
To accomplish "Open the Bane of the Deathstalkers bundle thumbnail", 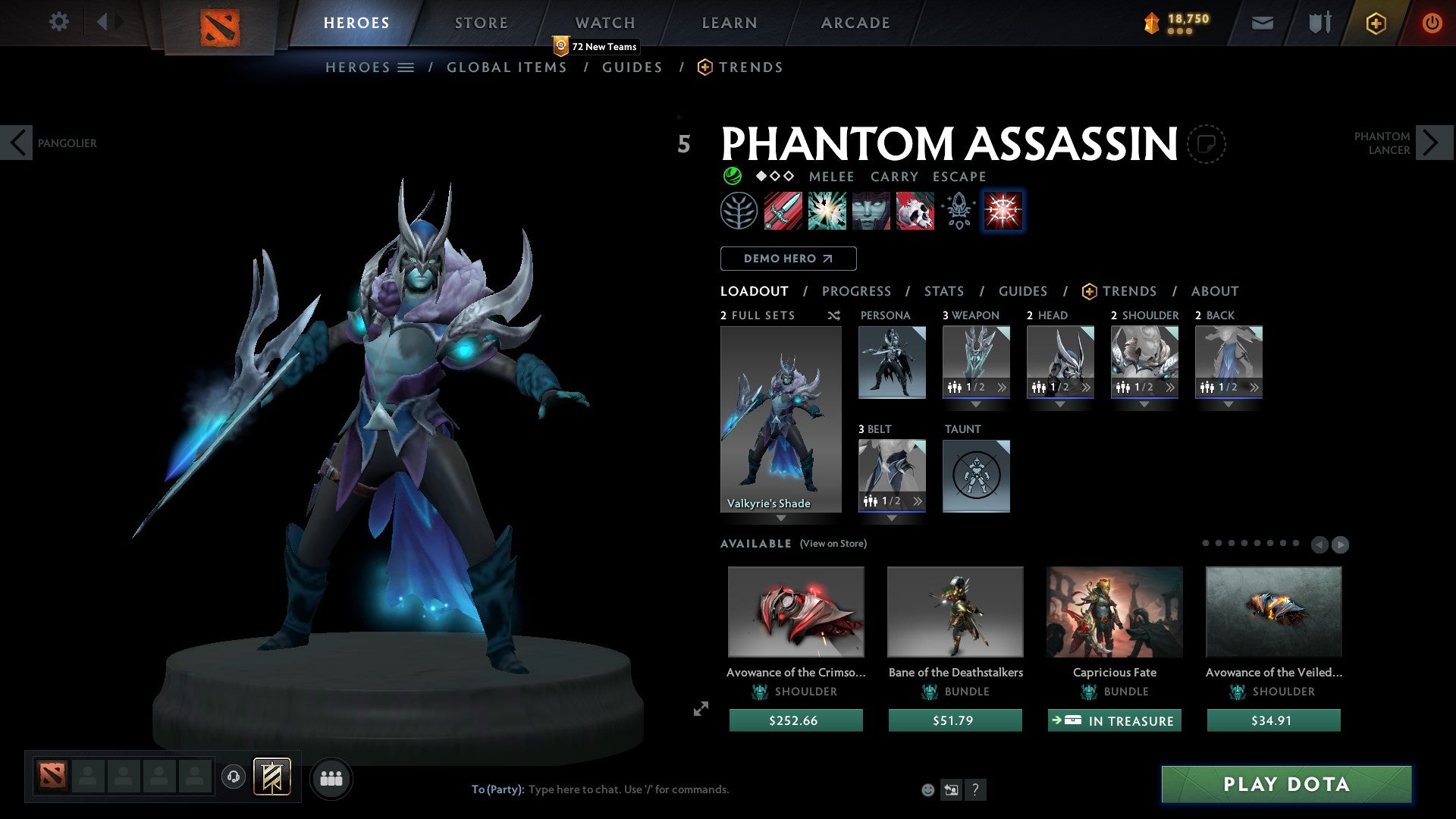I will pyautogui.click(x=955, y=611).
